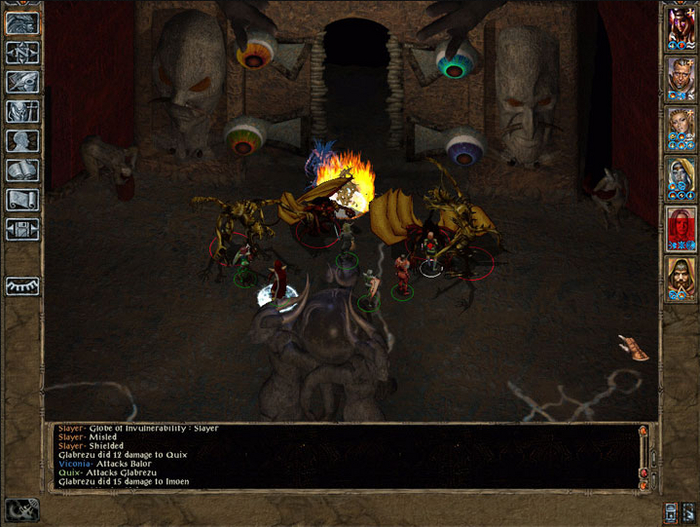Select the bald male warrior portrait
The height and width of the screenshot is (527, 700).
680,77
